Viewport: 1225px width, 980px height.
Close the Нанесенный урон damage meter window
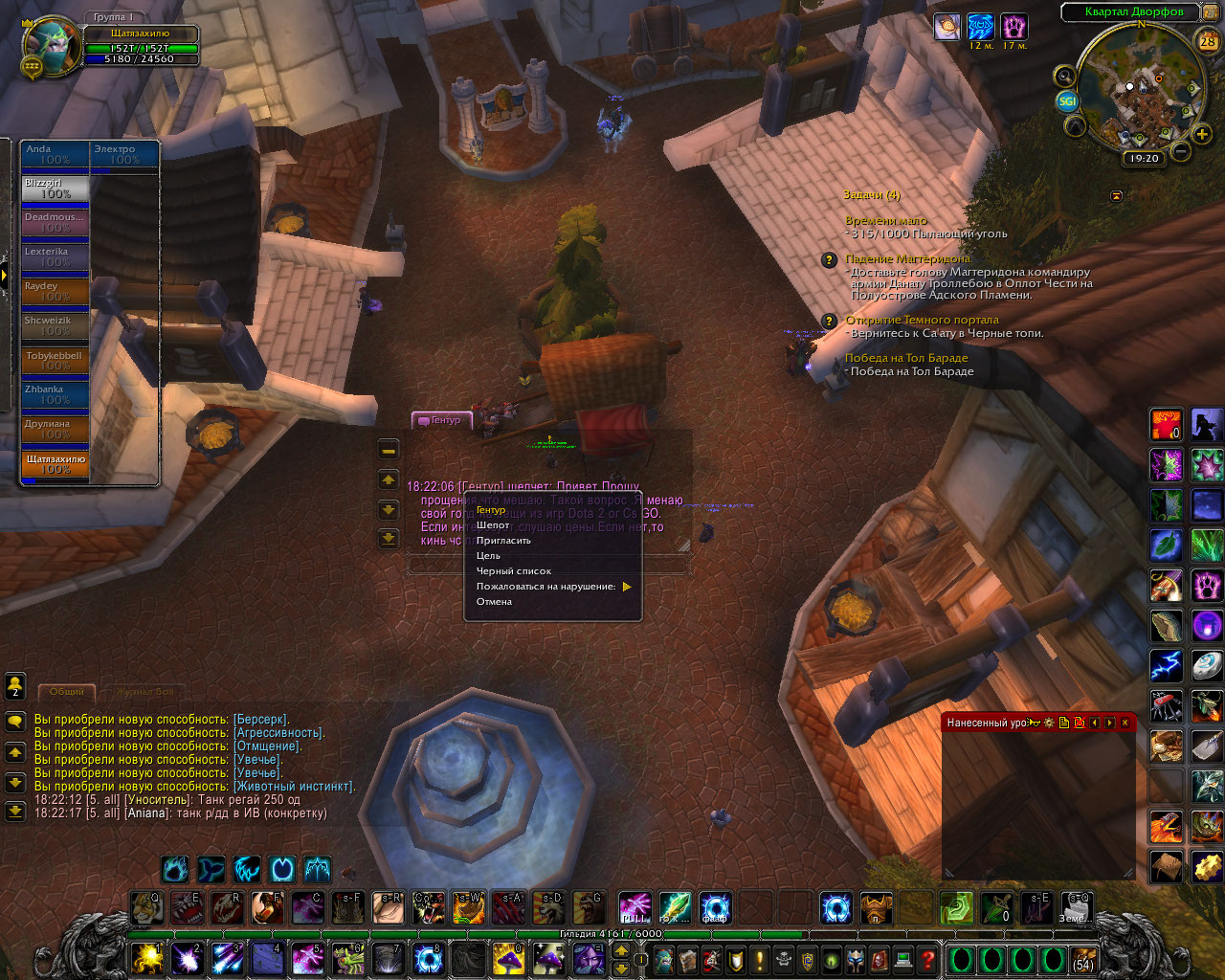(x=1125, y=723)
